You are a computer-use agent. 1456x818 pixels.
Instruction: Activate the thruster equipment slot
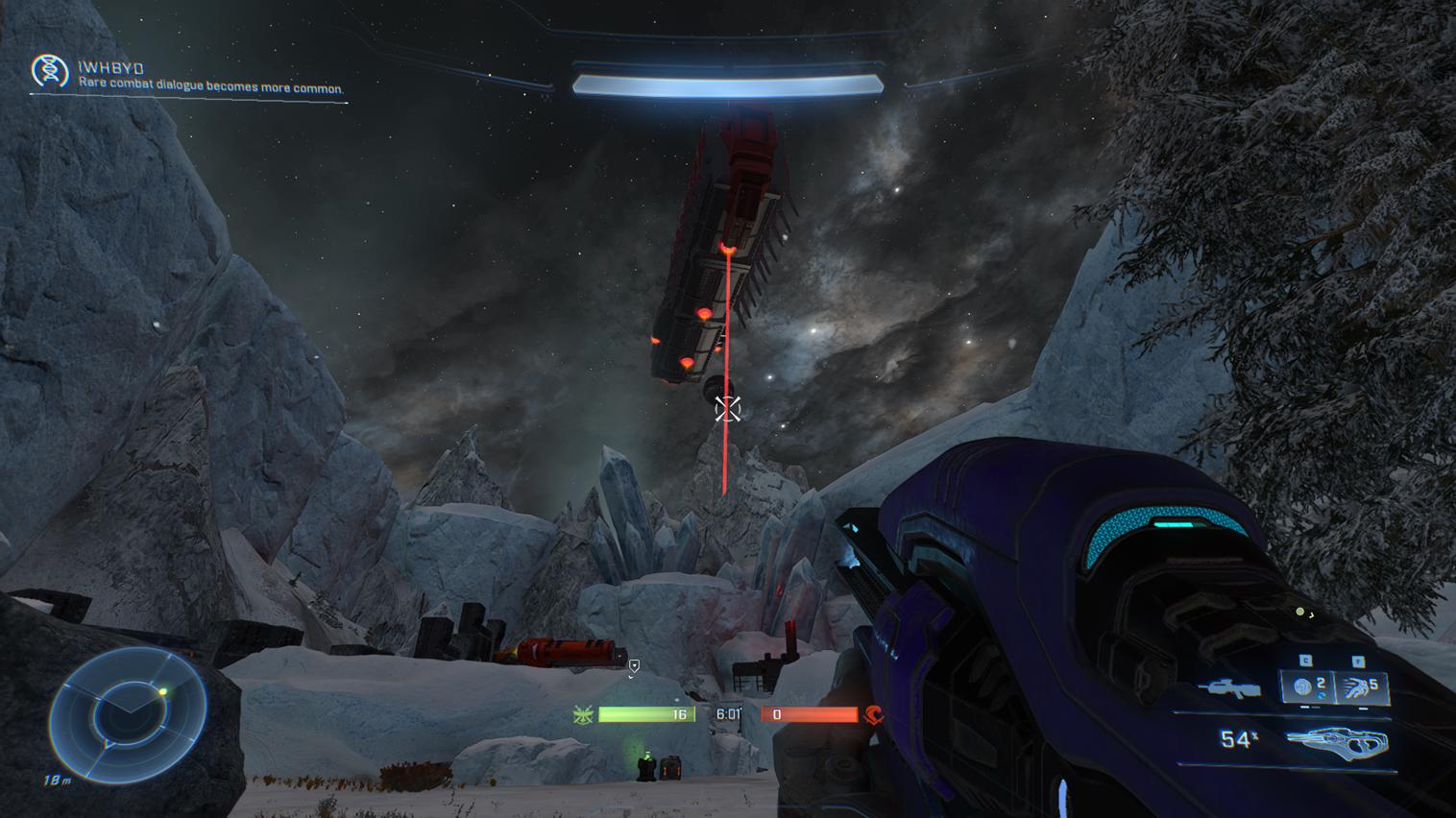(x=1361, y=687)
